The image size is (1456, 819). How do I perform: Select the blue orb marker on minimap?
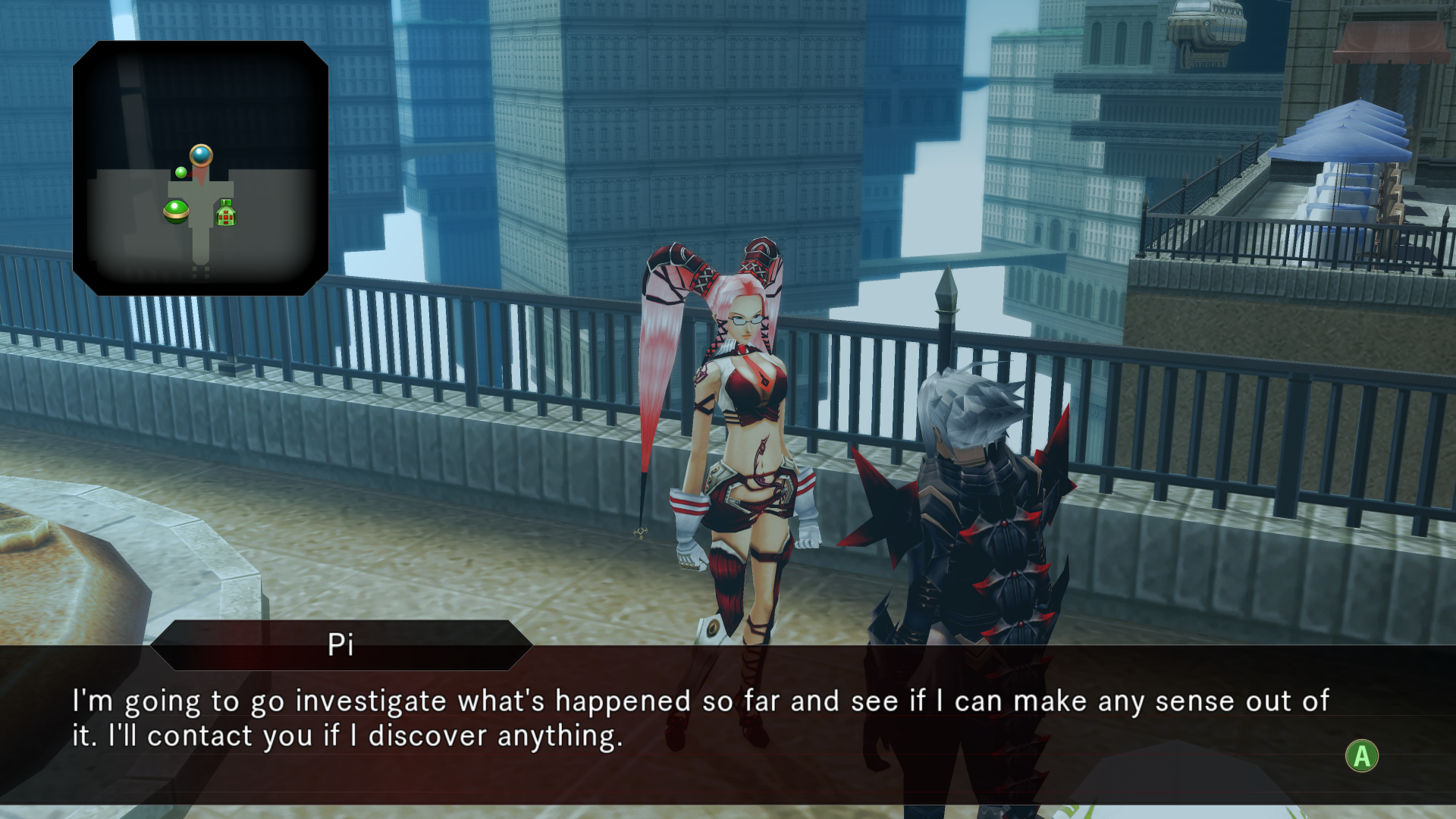click(x=201, y=155)
